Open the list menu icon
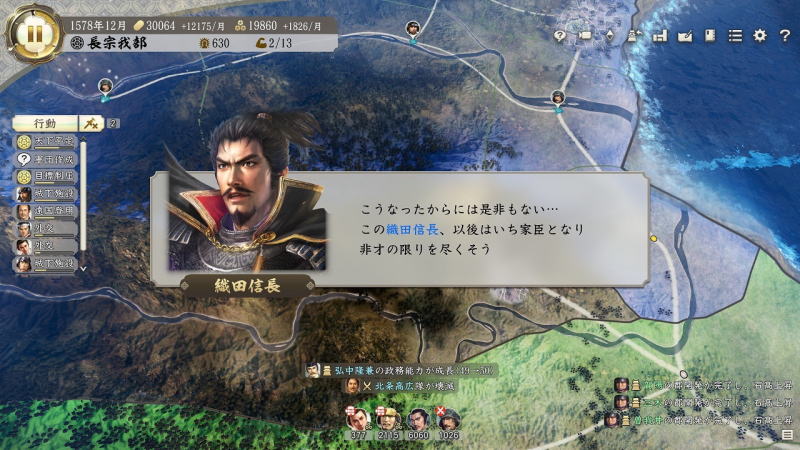 click(x=735, y=36)
